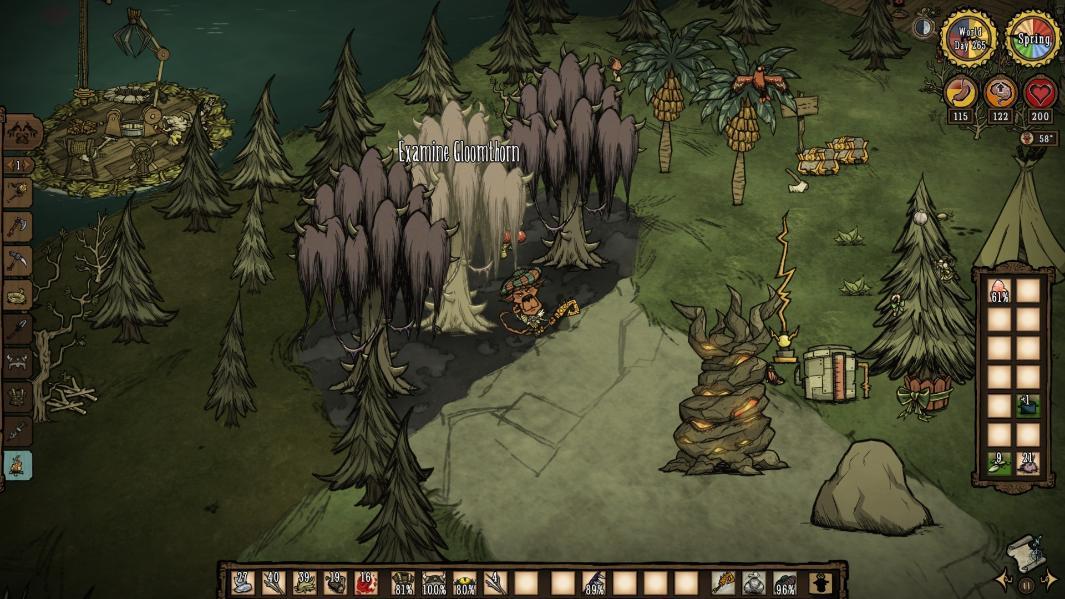Click the World Day clock
Screen dimensions: 1065x599
point(968,39)
